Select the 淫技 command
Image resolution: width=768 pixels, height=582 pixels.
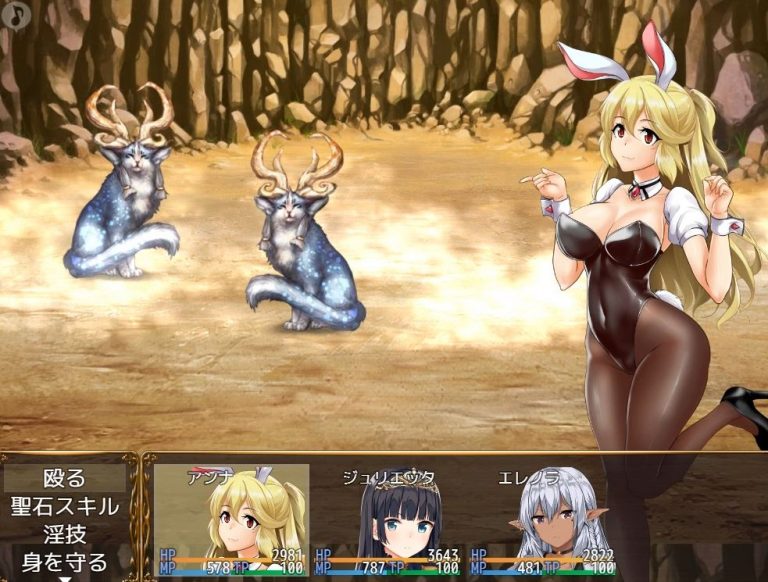tap(66, 534)
